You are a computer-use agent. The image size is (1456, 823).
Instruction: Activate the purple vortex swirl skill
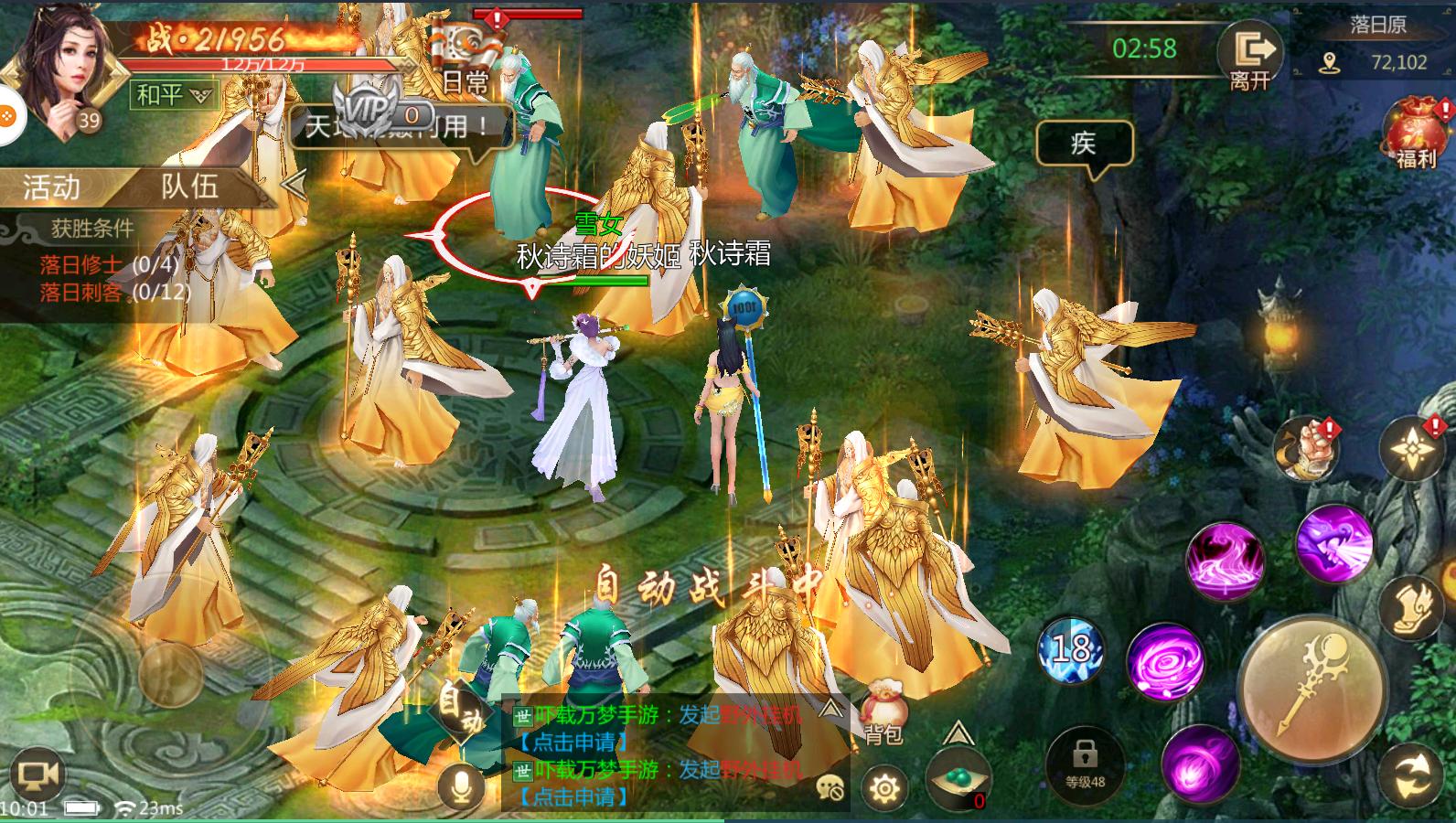point(1163,660)
